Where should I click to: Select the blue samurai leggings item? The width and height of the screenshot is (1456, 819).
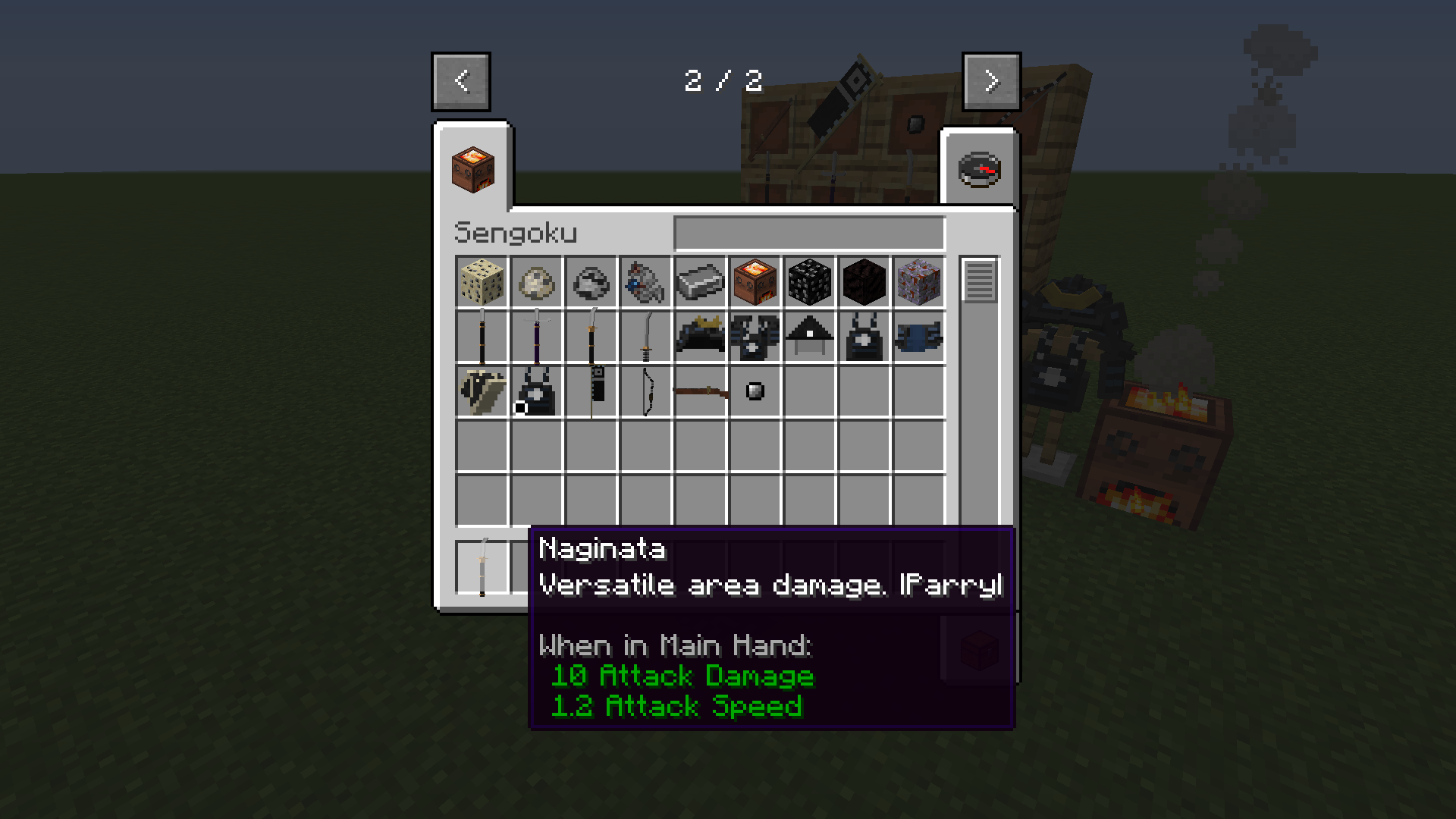click(x=918, y=337)
